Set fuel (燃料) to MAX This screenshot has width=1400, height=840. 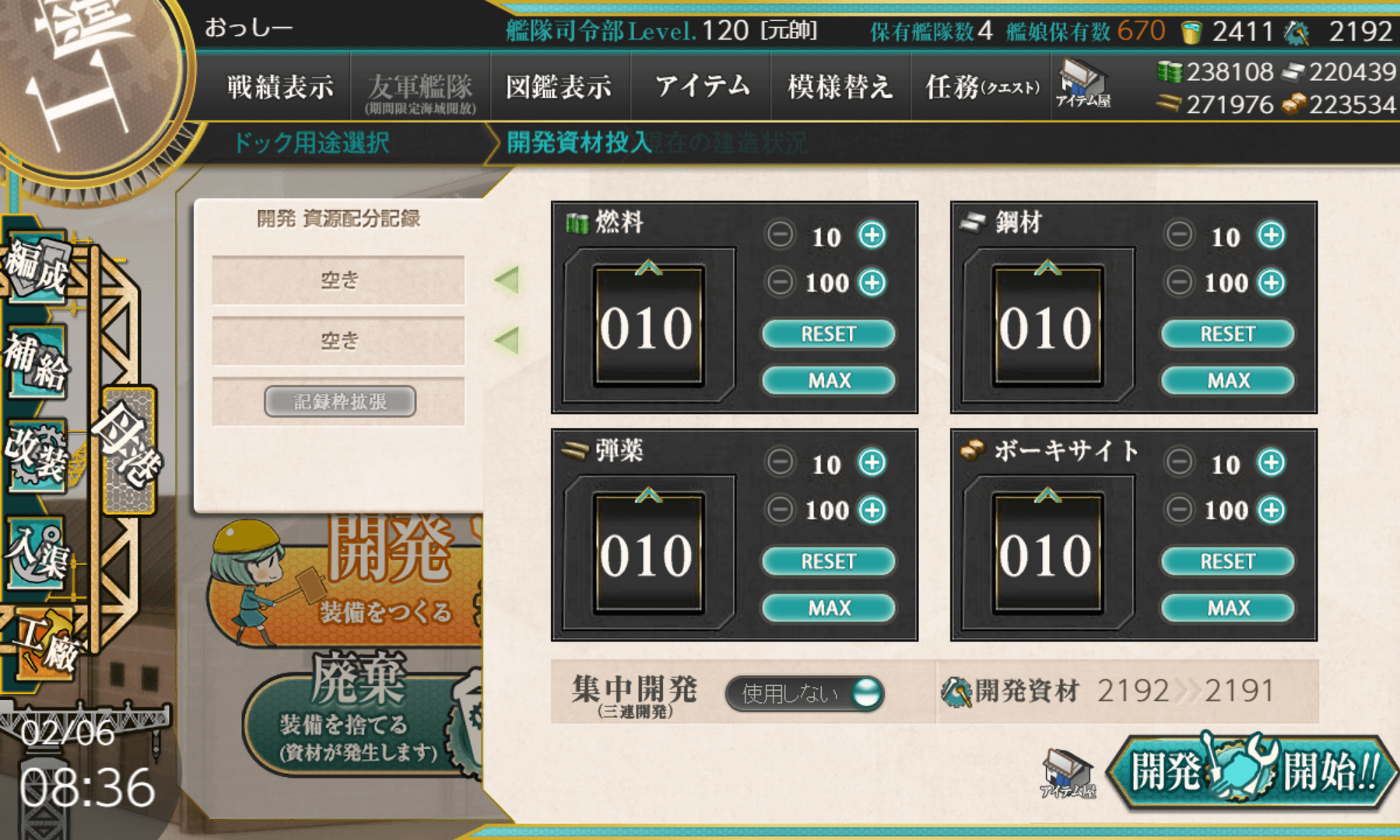828,380
